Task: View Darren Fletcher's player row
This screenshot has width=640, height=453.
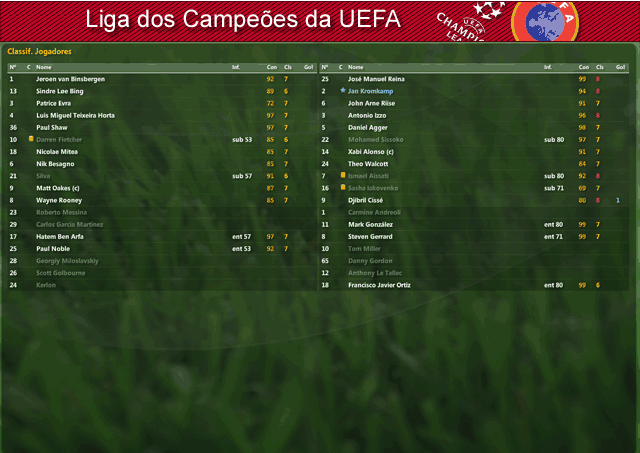Action: click(x=60, y=139)
